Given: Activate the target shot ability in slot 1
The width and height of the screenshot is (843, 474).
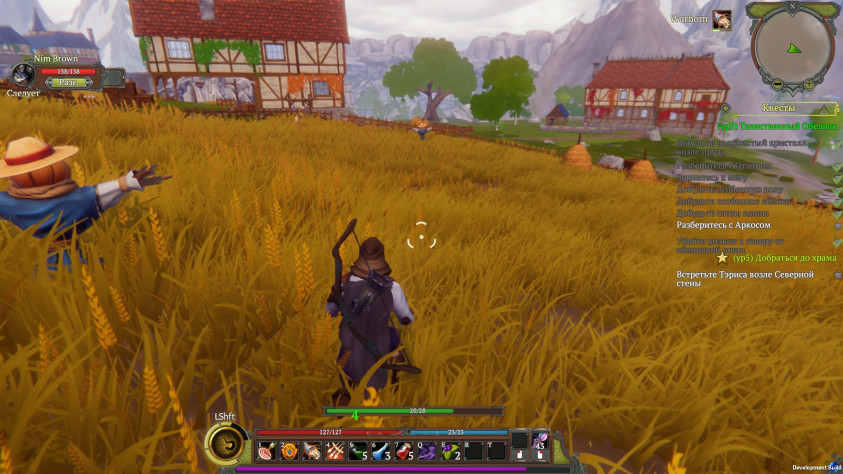Looking at the screenshot, I should click(x=266, y=451).
